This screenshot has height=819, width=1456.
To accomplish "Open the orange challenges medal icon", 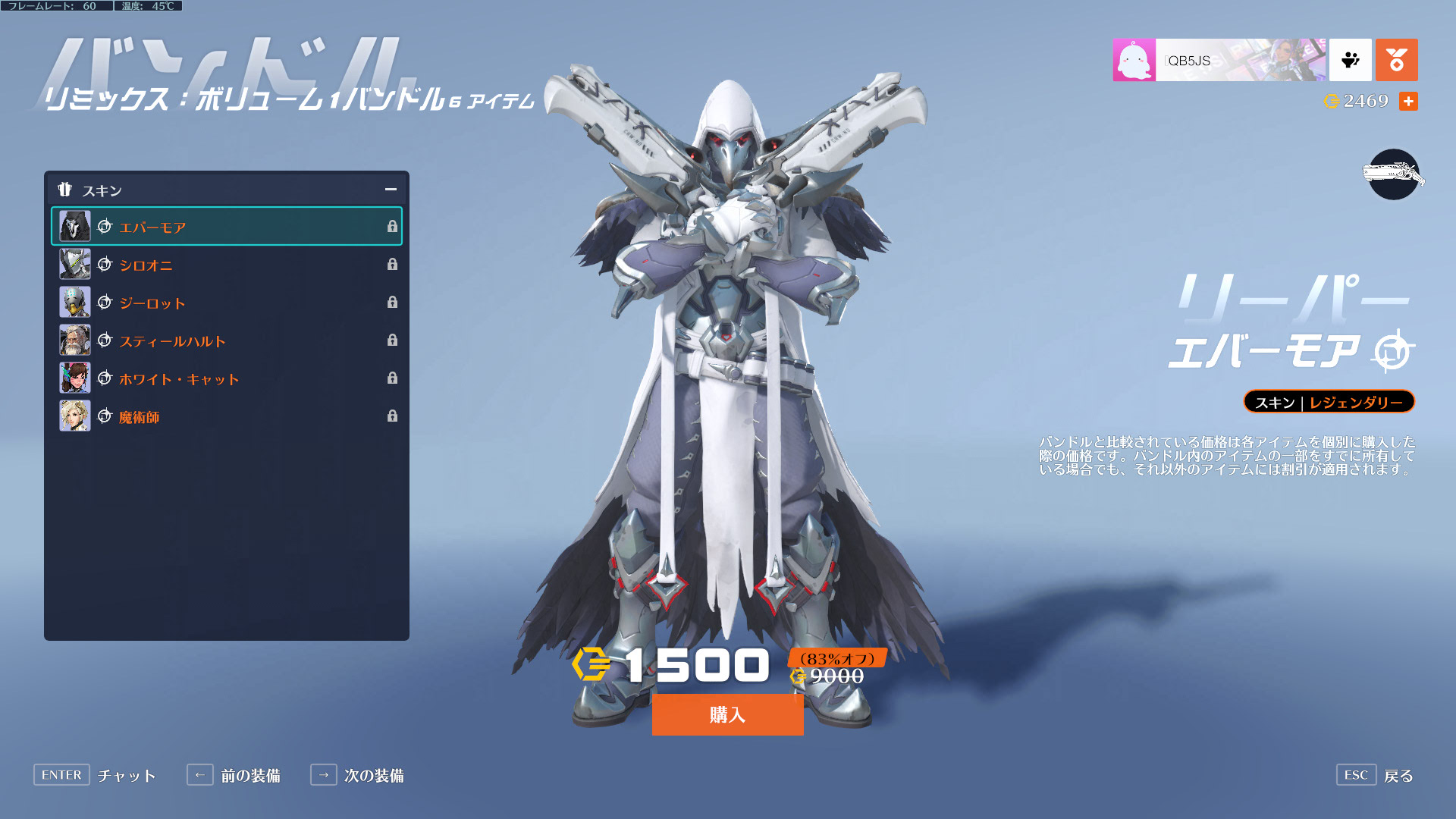I will tap(1396, 60).
